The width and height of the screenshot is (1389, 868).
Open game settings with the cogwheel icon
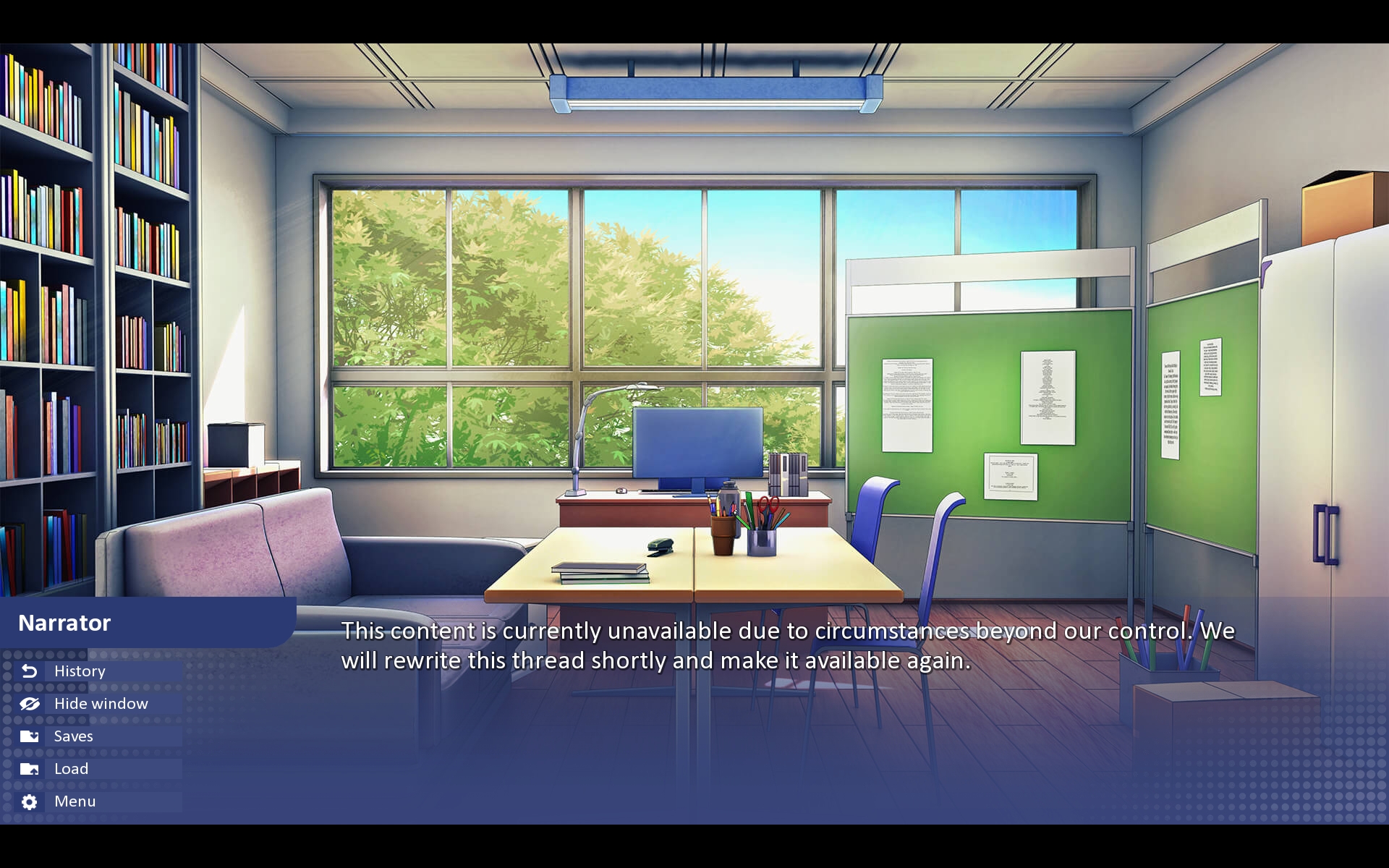(29, 801)
